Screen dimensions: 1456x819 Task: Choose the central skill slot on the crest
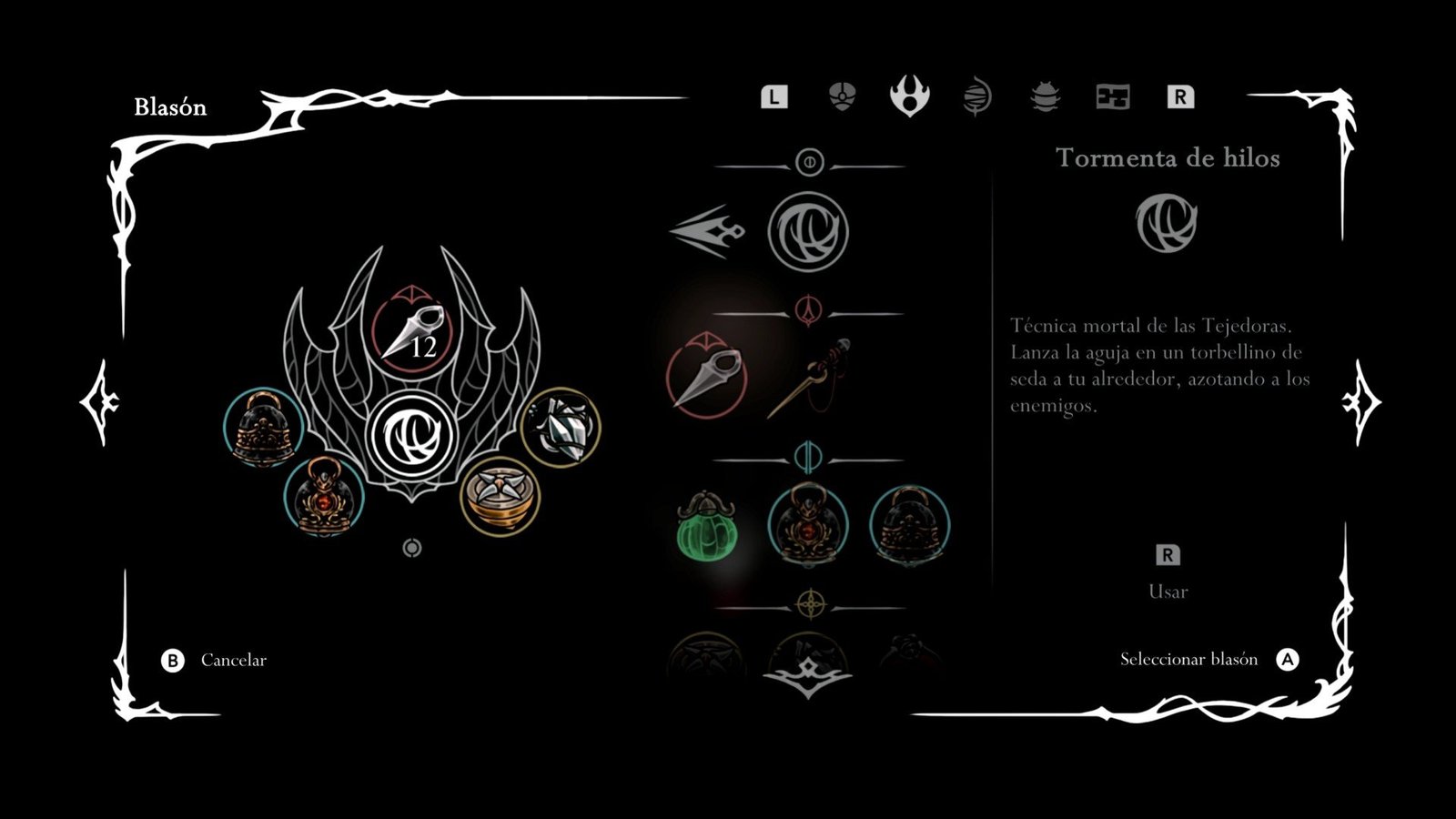(411, 436)
